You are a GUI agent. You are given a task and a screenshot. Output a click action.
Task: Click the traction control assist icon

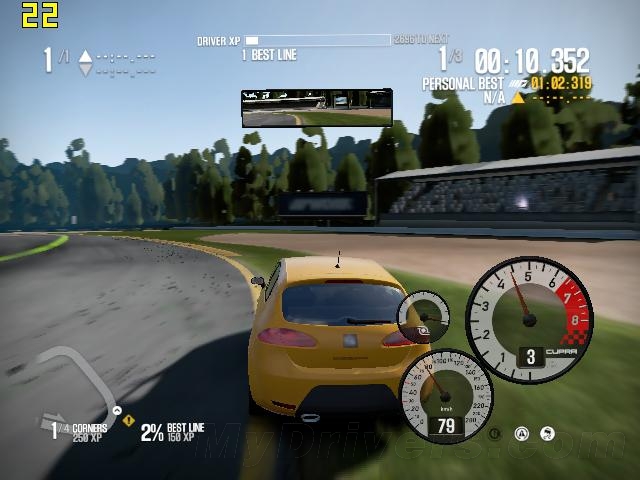(521, 434)
